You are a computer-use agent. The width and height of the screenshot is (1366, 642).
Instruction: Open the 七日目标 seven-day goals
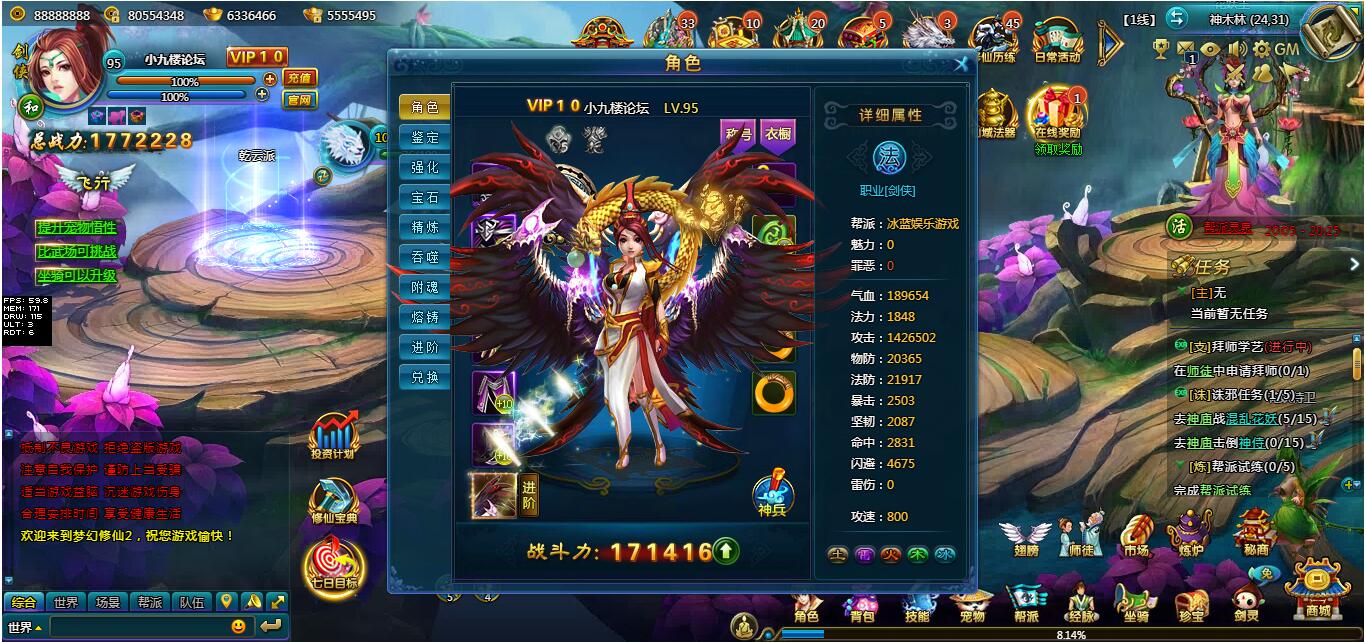coord(334,567)
